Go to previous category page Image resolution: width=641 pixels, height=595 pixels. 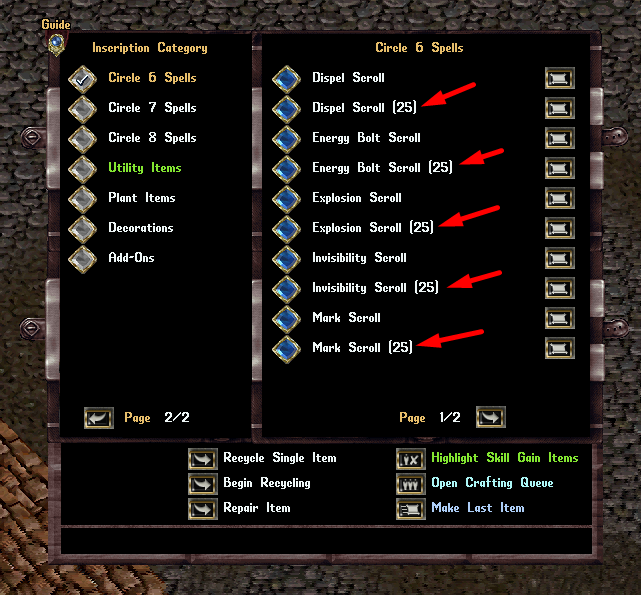pos(98,417)
